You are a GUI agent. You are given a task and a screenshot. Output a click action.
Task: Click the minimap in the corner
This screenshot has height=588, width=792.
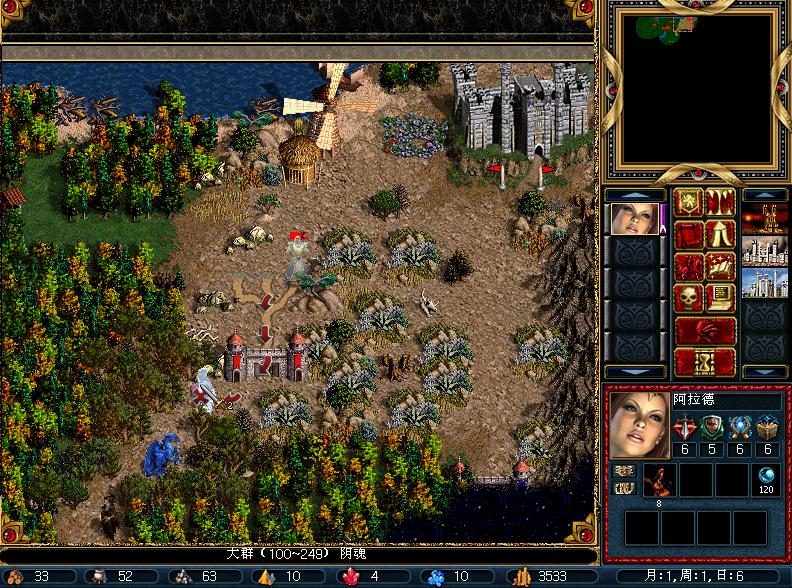[x=696, y=89]
